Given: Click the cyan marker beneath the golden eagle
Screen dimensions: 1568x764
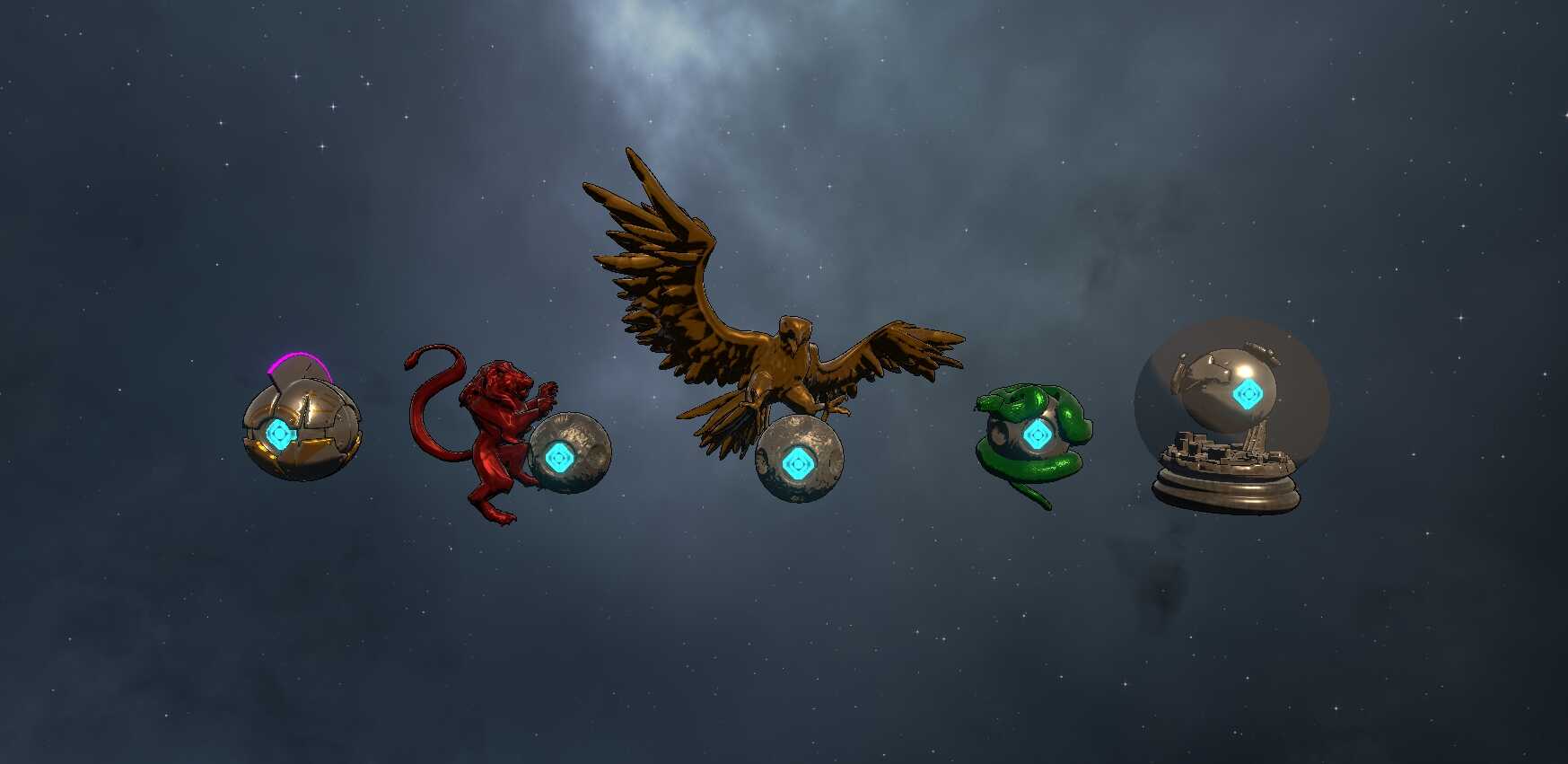Looking at the screenshot, I should click(796, 464).
